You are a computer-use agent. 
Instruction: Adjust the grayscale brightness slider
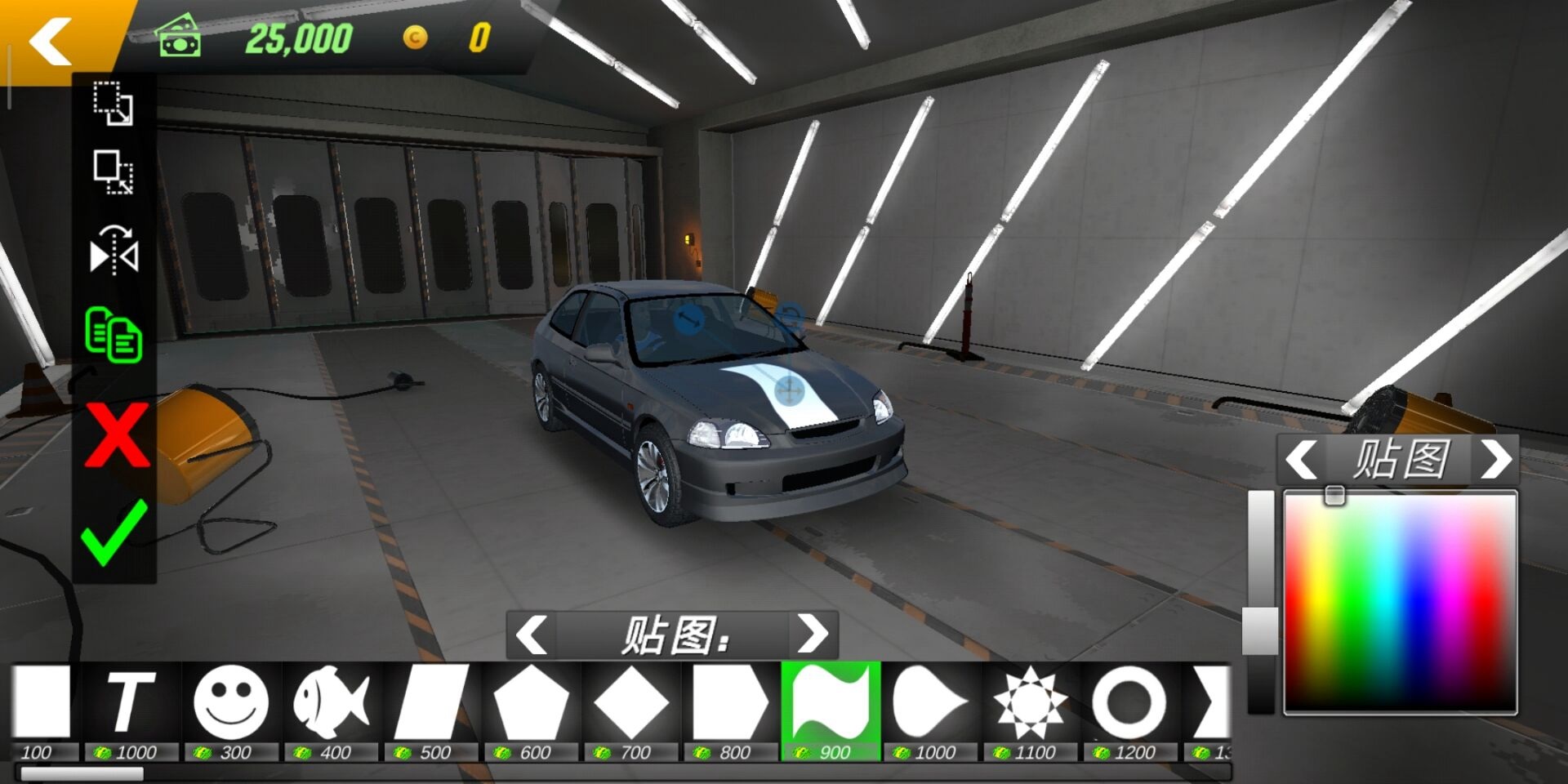(x=1260, y=630)
